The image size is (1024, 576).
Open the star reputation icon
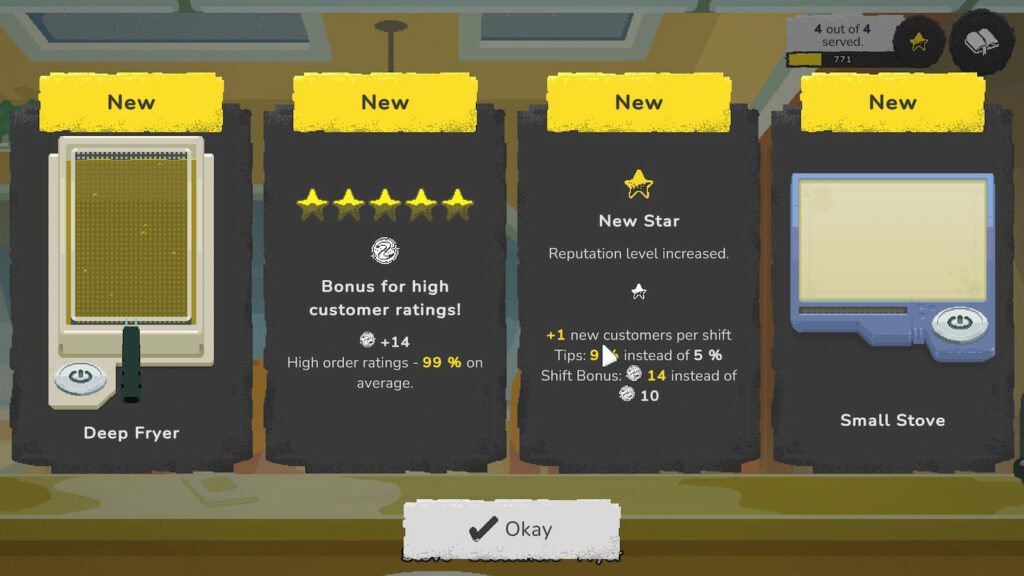click(918, 42)
